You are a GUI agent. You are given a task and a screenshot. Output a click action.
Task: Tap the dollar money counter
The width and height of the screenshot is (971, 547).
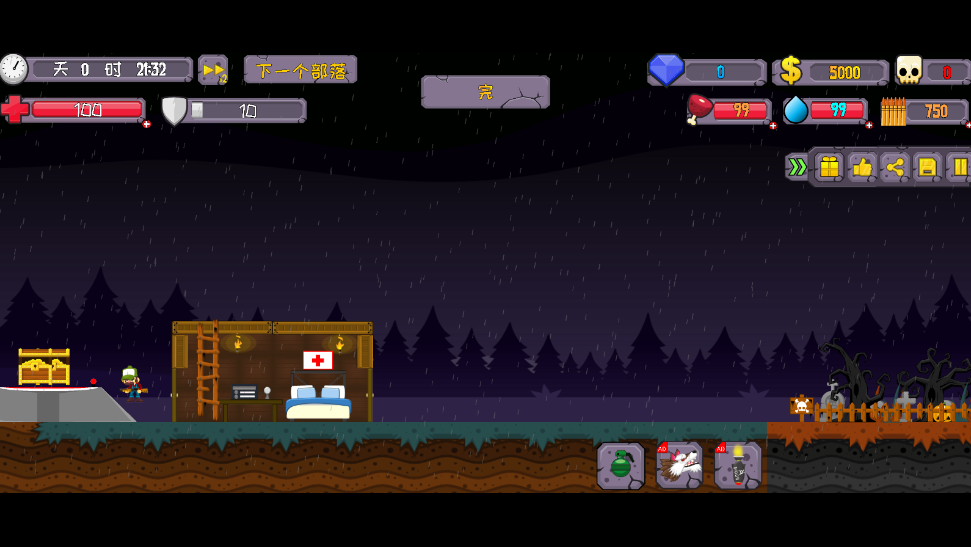pyautogui.click(x=833, y=71)
